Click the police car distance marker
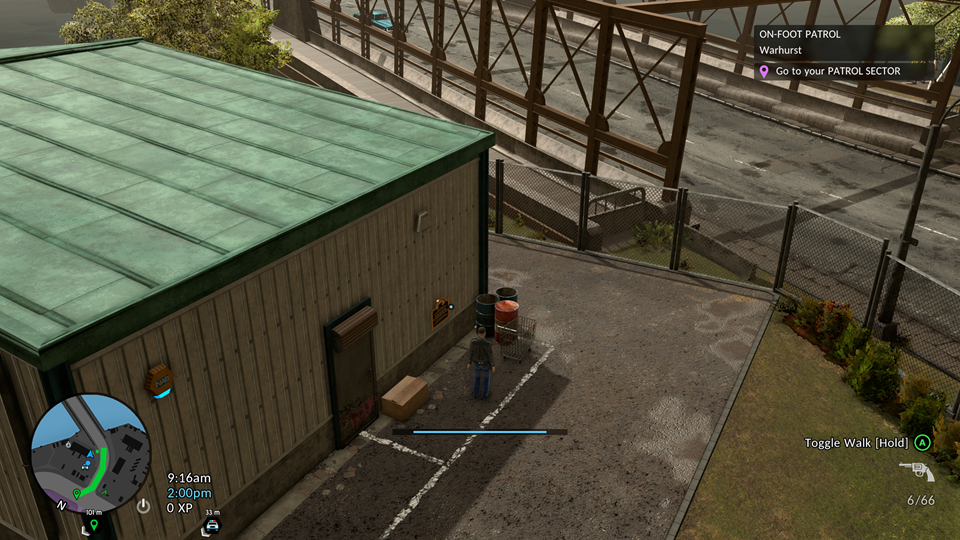The width and height of the screenshot is (960, 540). [211, 523]
